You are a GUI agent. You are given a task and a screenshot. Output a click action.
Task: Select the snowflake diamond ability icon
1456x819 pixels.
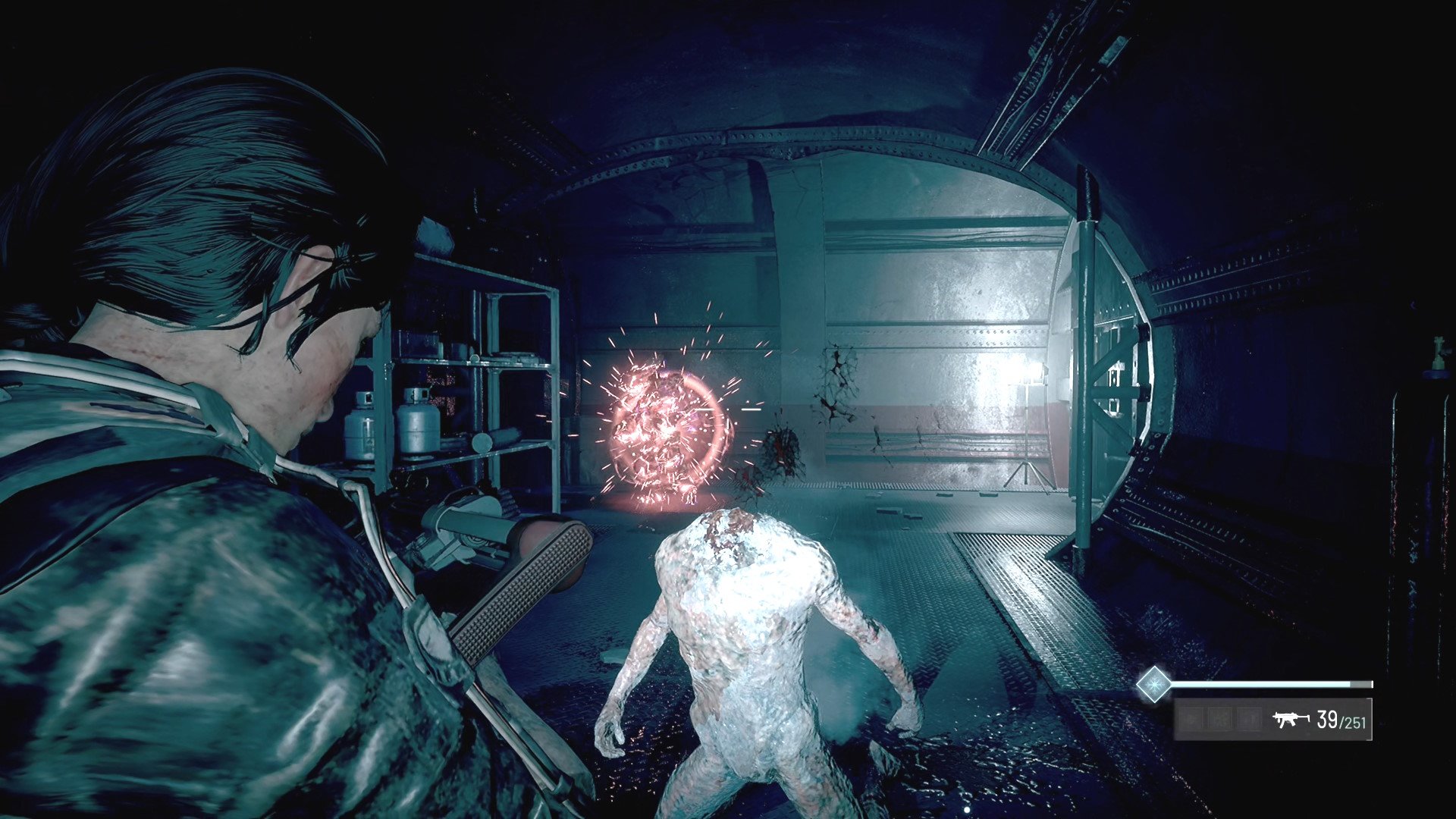1153,684
